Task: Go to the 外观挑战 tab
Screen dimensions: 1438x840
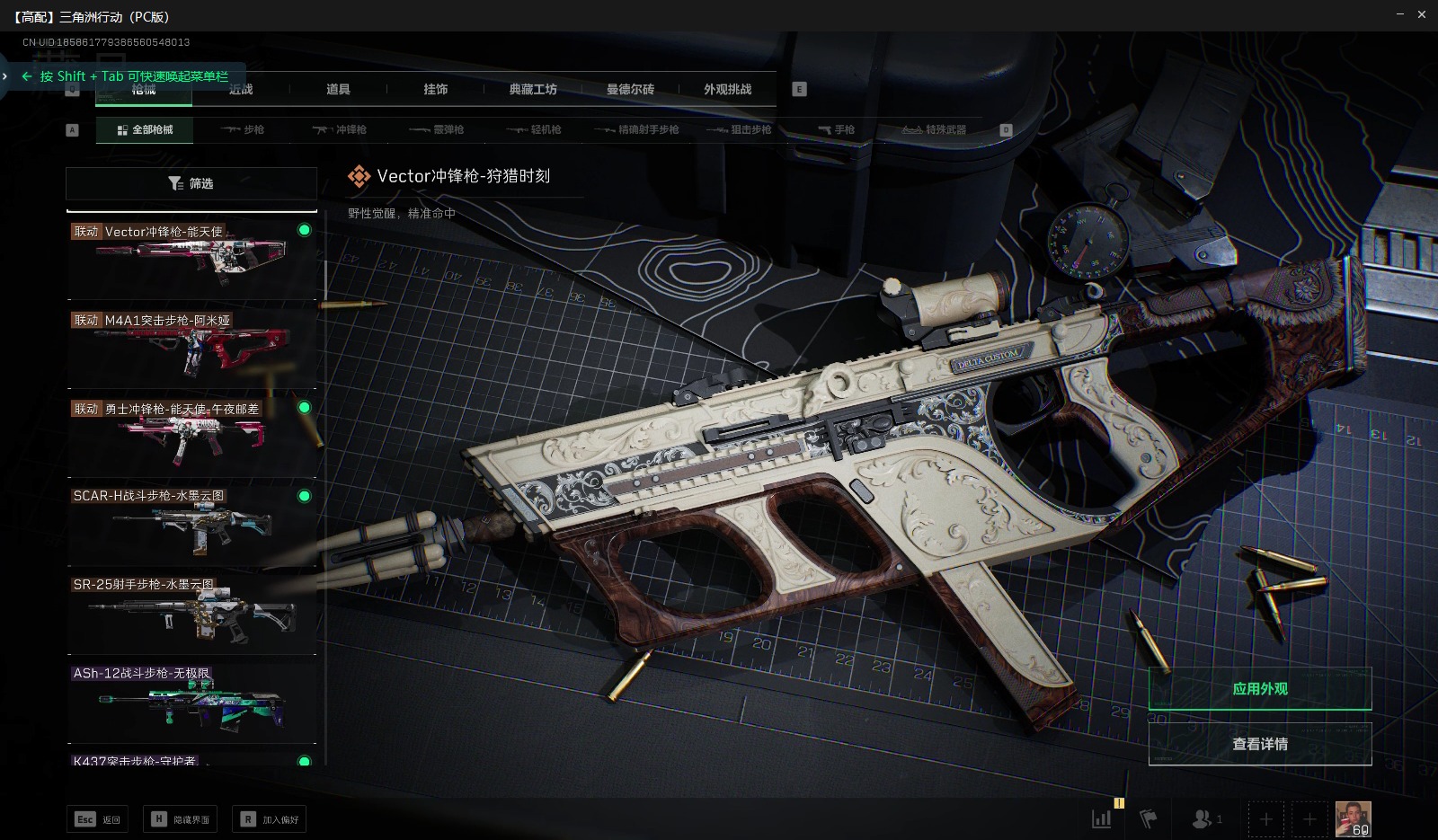Action: (727, 89)
